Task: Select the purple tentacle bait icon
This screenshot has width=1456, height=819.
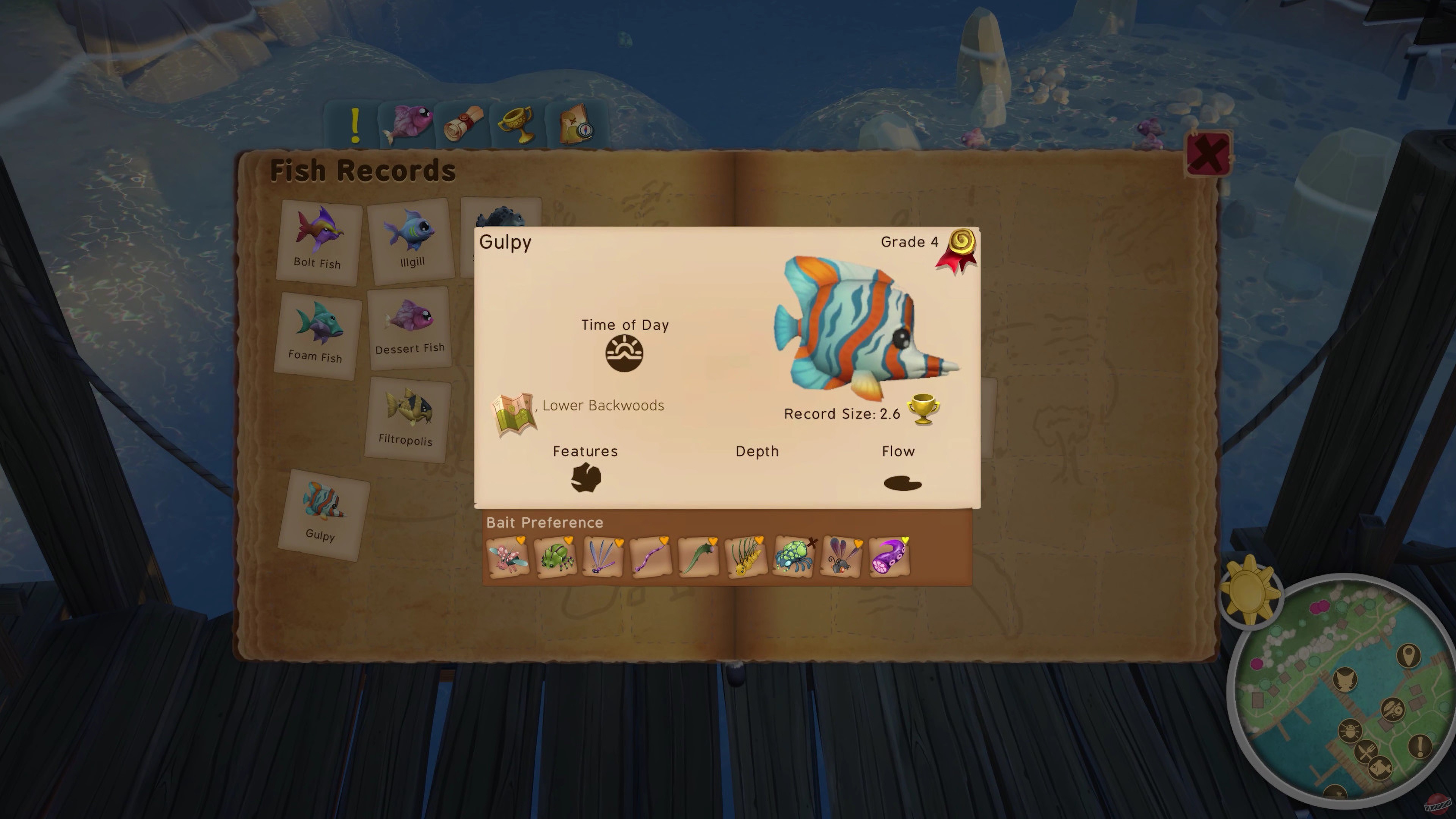Action: coord(888,557)
